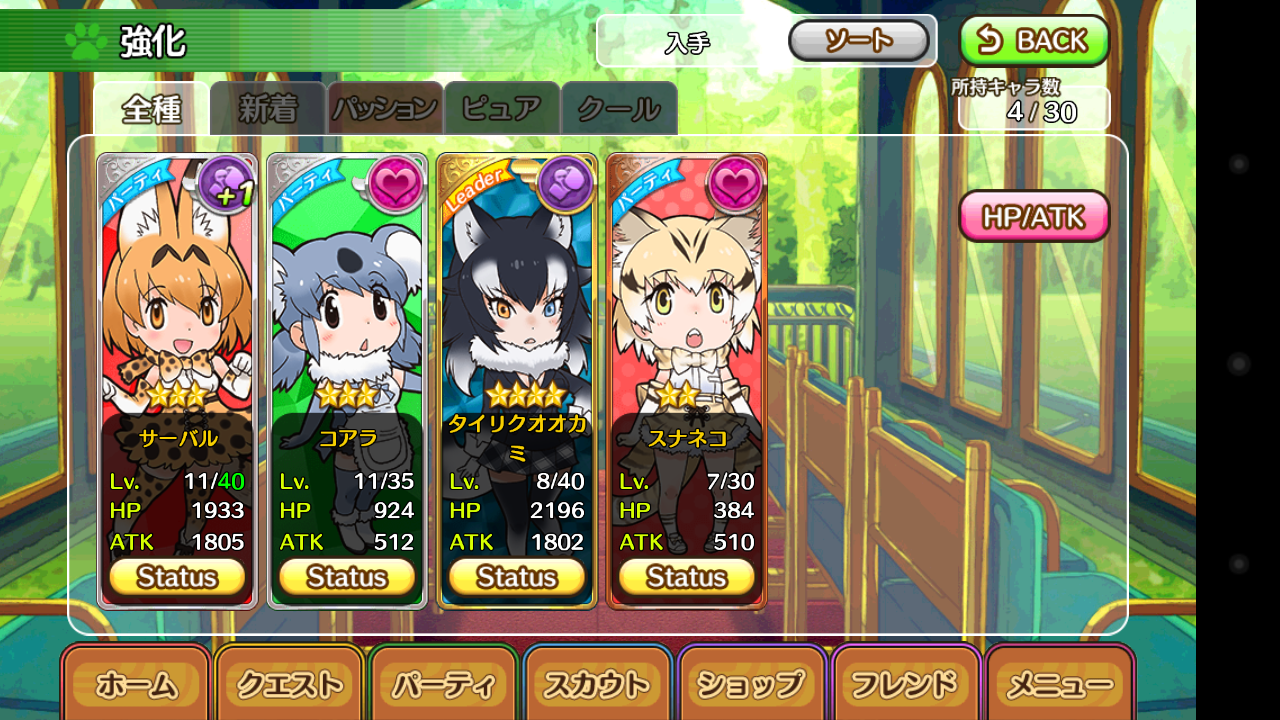Image resolution: width=1280 pixels, height=720 pixels.
Task: Open the ソート sort options
Action: pyautogui.click(x=859, y=41)
